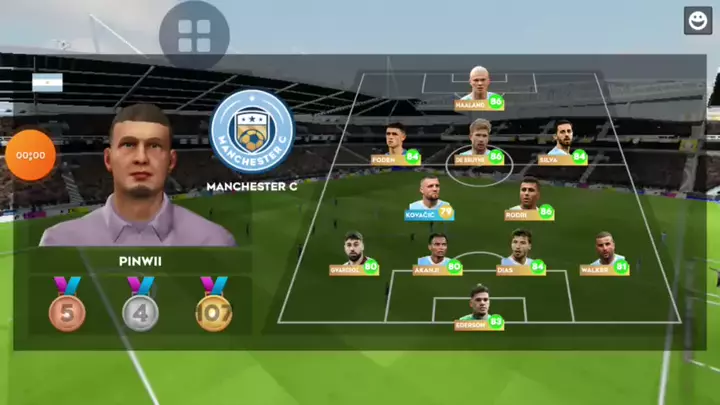
Task: Tap the orange 00:00 timer button
Action: [31, 156]
